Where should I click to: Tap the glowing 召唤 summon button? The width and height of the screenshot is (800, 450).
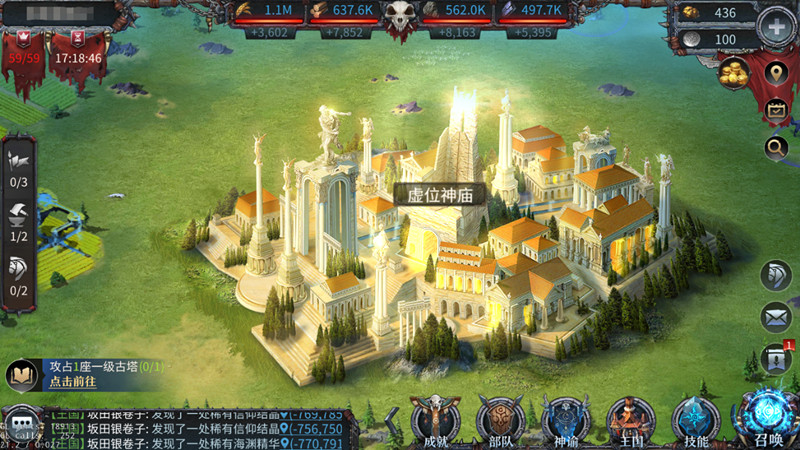click(765, 416)
